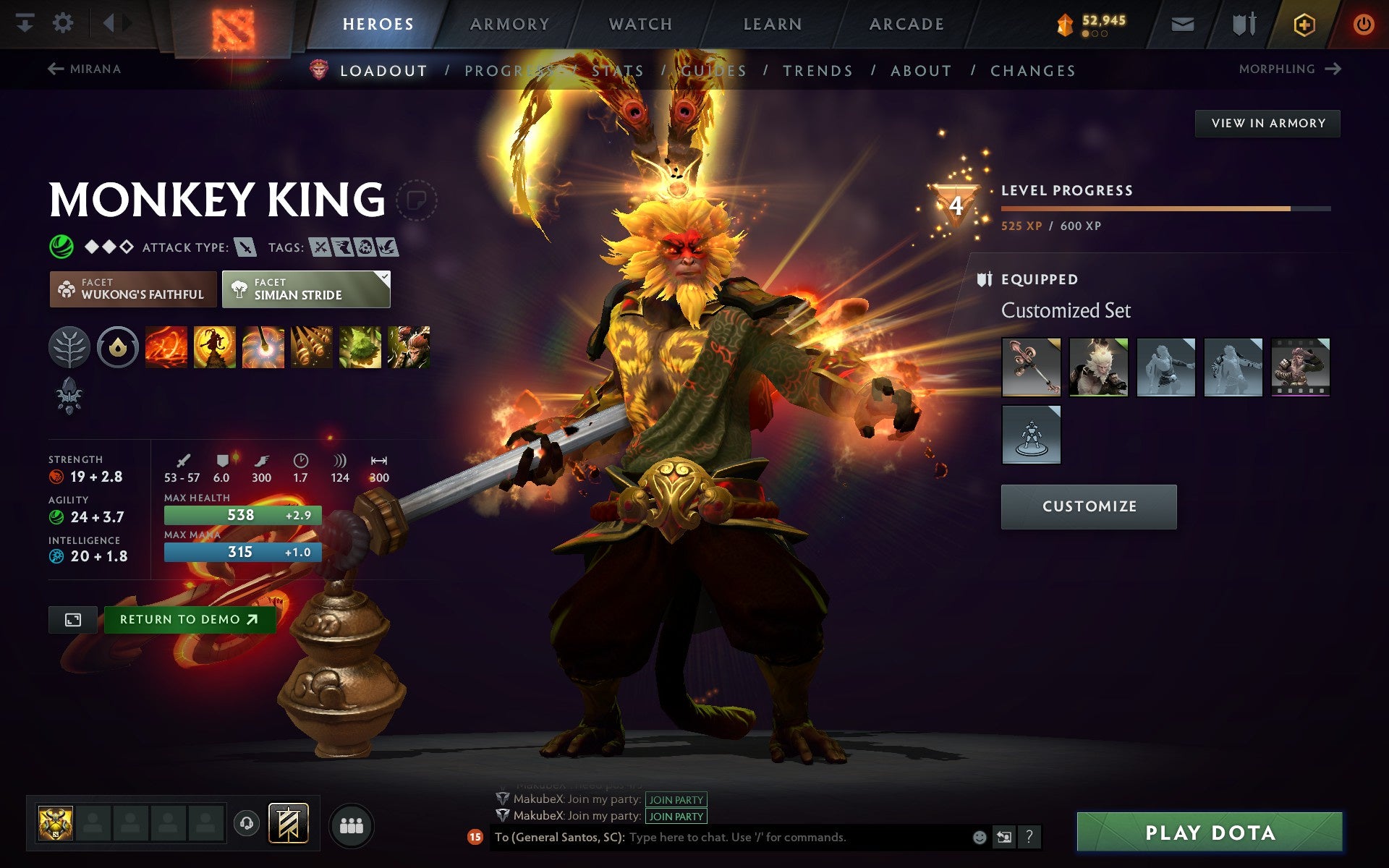
Task: Select the Wukong's Faithful facet
Action: coord(132,289)
